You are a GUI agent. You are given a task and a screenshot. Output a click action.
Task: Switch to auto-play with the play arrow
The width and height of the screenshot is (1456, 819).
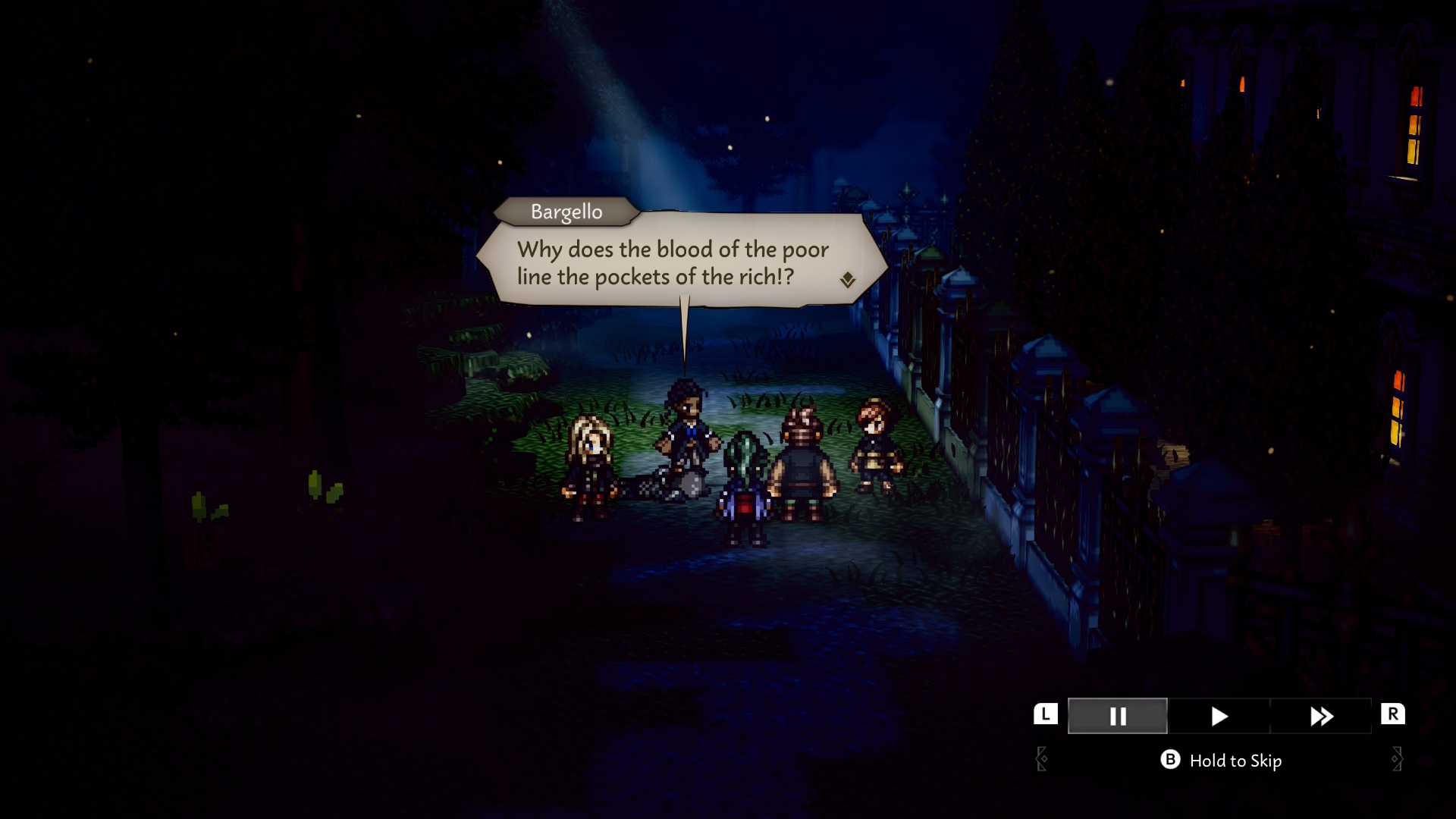(x=1219, y=716)
